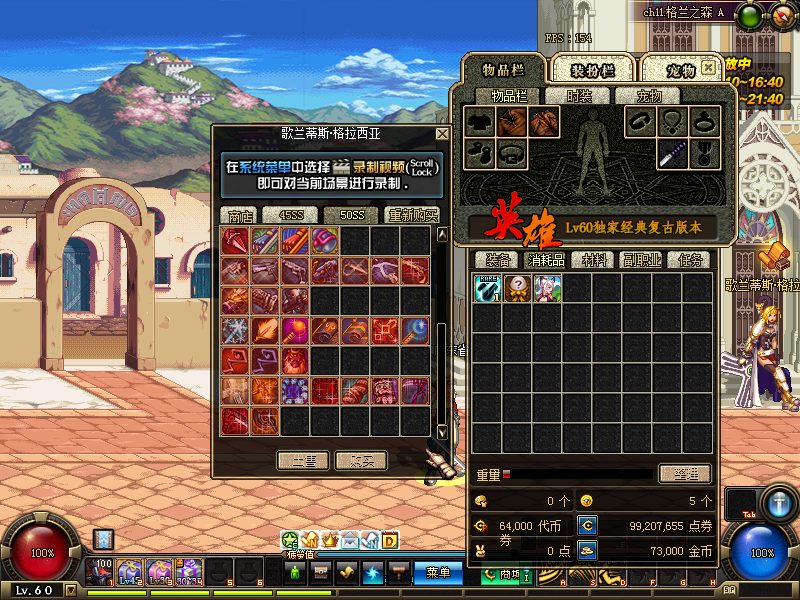This screenshot has width=800, height=600.
Task: Click the 出售 sell button
Action: [x=303, y=460]
